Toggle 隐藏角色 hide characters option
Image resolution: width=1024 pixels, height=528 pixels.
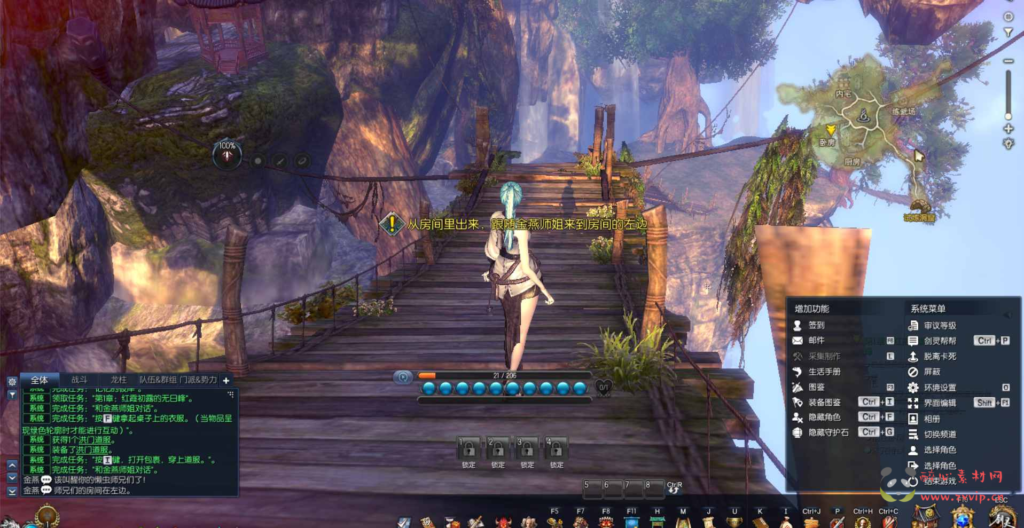pyautogui.click(x=823, y=417)
